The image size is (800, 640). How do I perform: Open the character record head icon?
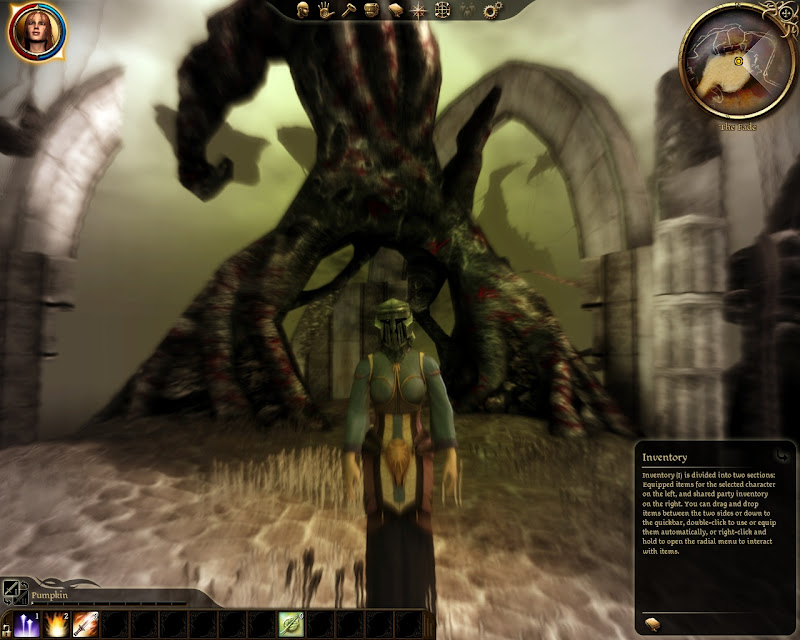tap(304, 11)
